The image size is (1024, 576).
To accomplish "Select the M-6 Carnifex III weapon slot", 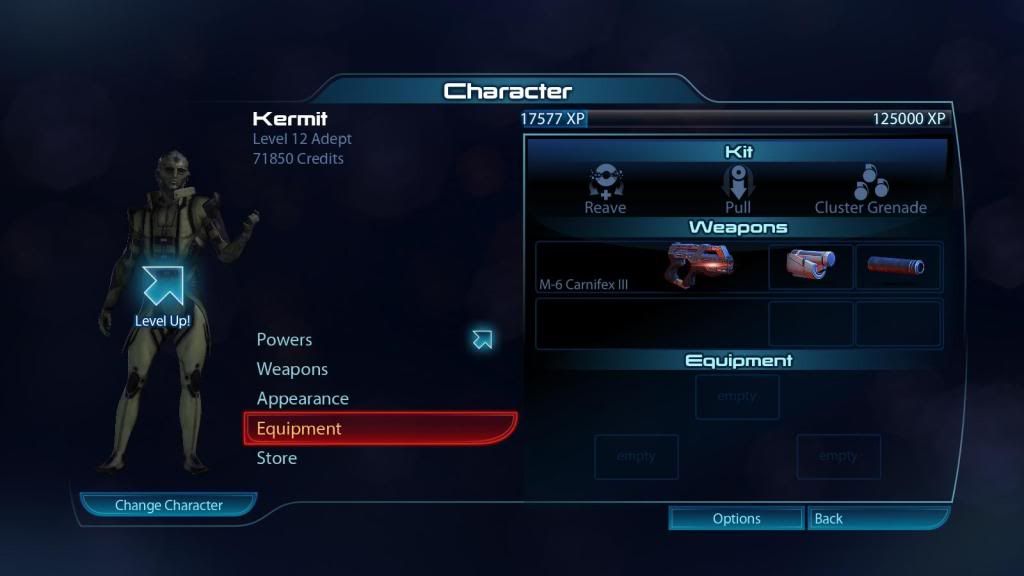I will 650,267.
